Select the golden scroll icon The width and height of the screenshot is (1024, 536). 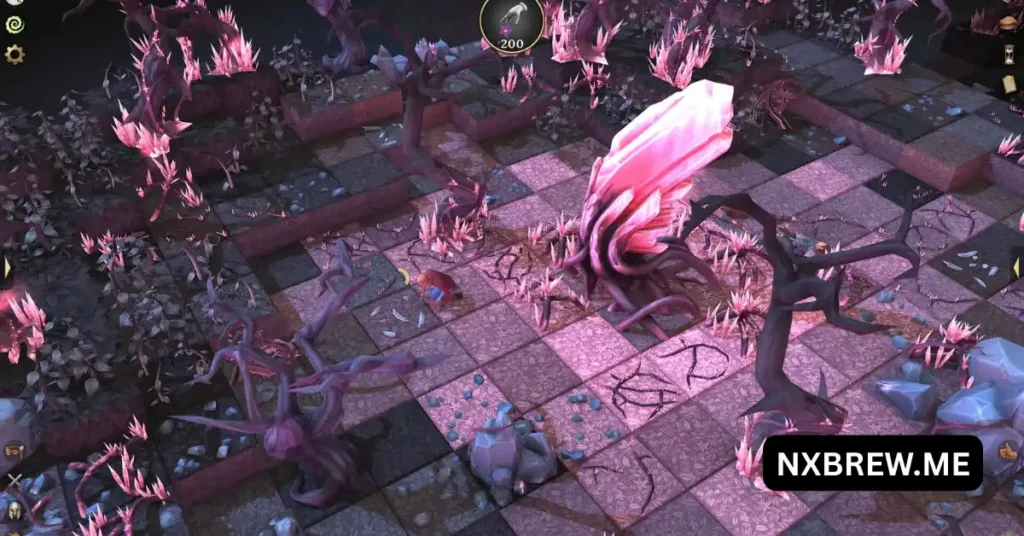(x=14, y=450)
